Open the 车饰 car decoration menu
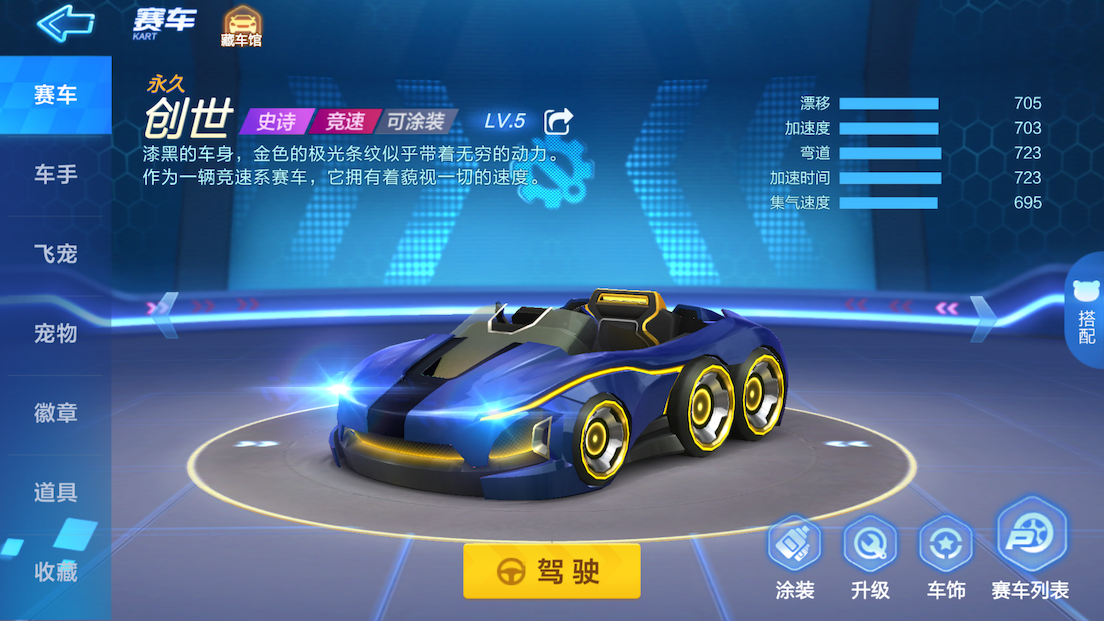1104x621 pixels. coord(945,556)
